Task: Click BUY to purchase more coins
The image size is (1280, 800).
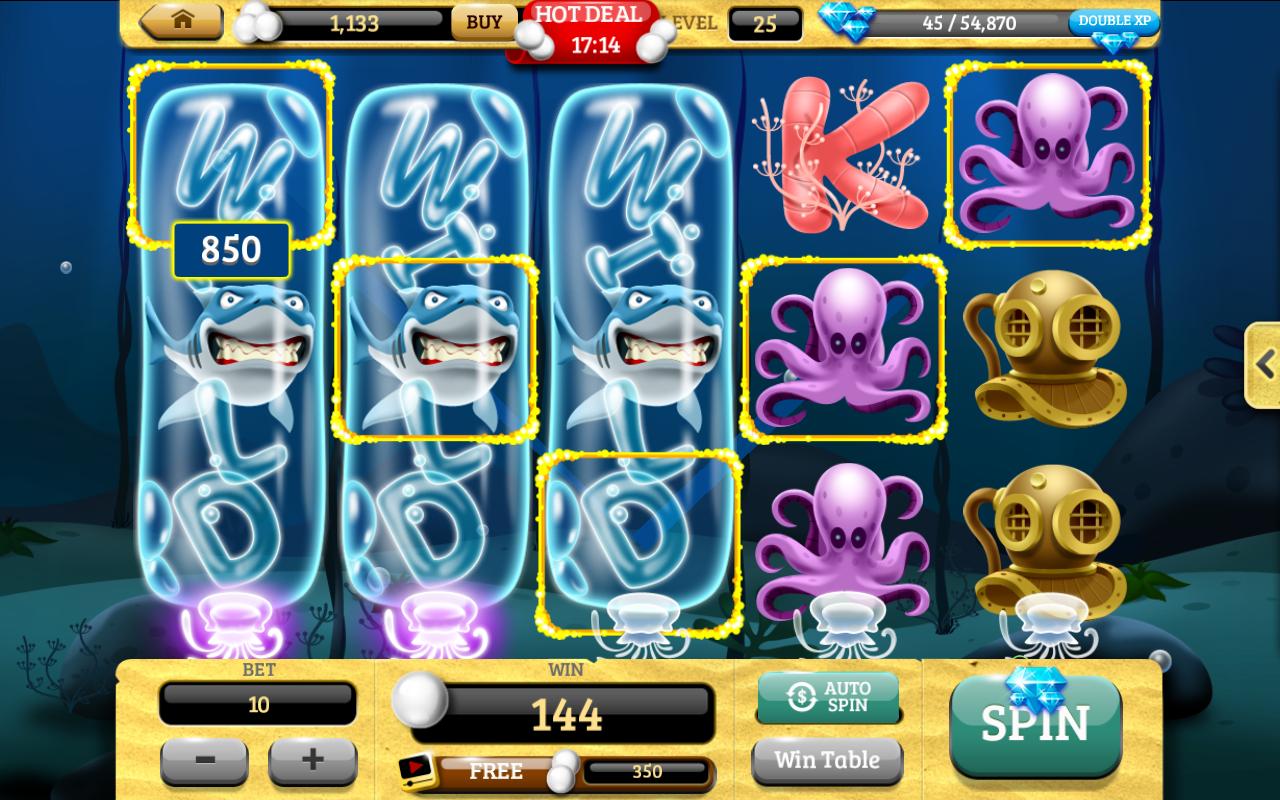Action: pos(483,22)
